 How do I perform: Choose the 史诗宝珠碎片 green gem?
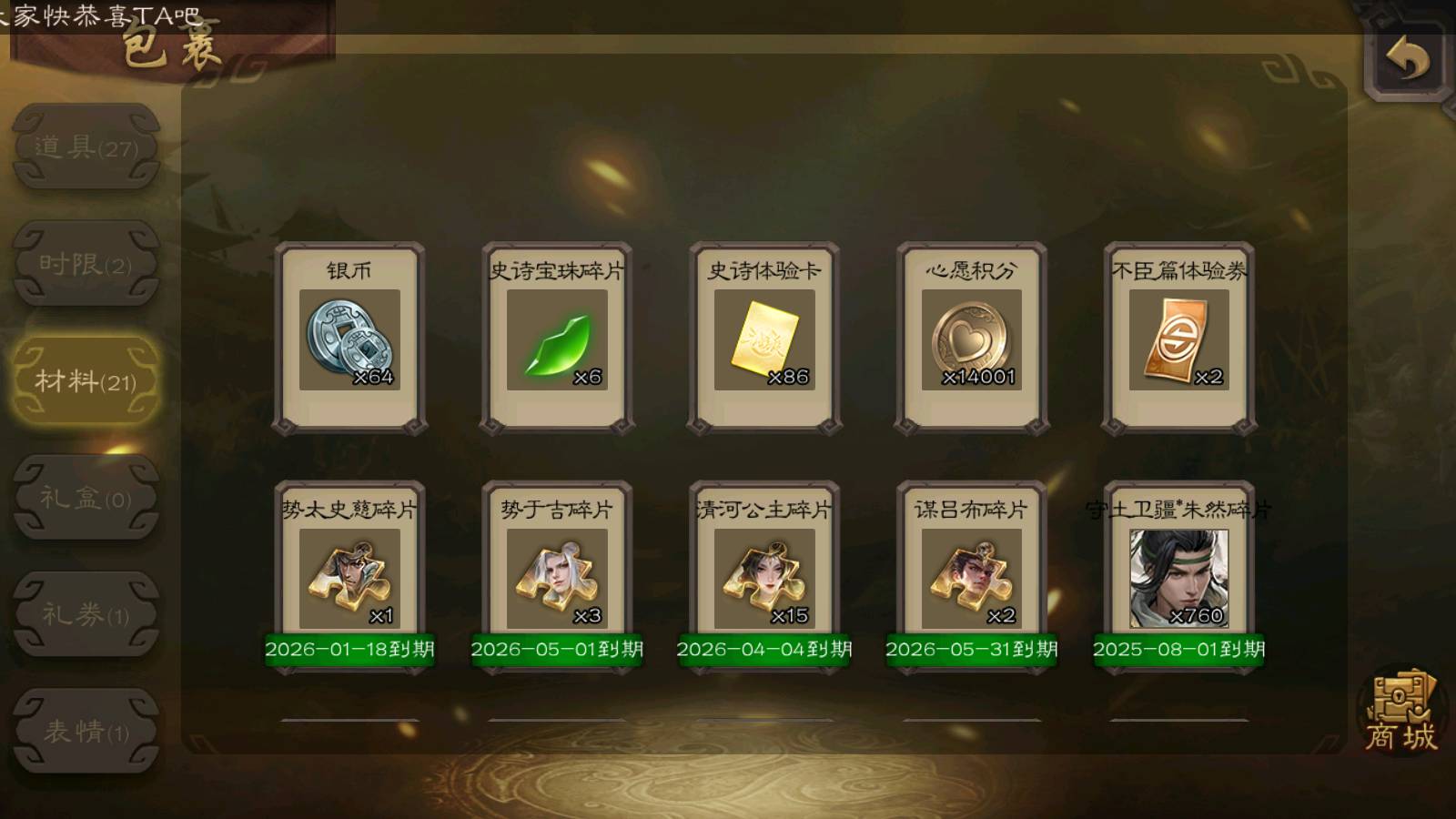click(557, 339)
